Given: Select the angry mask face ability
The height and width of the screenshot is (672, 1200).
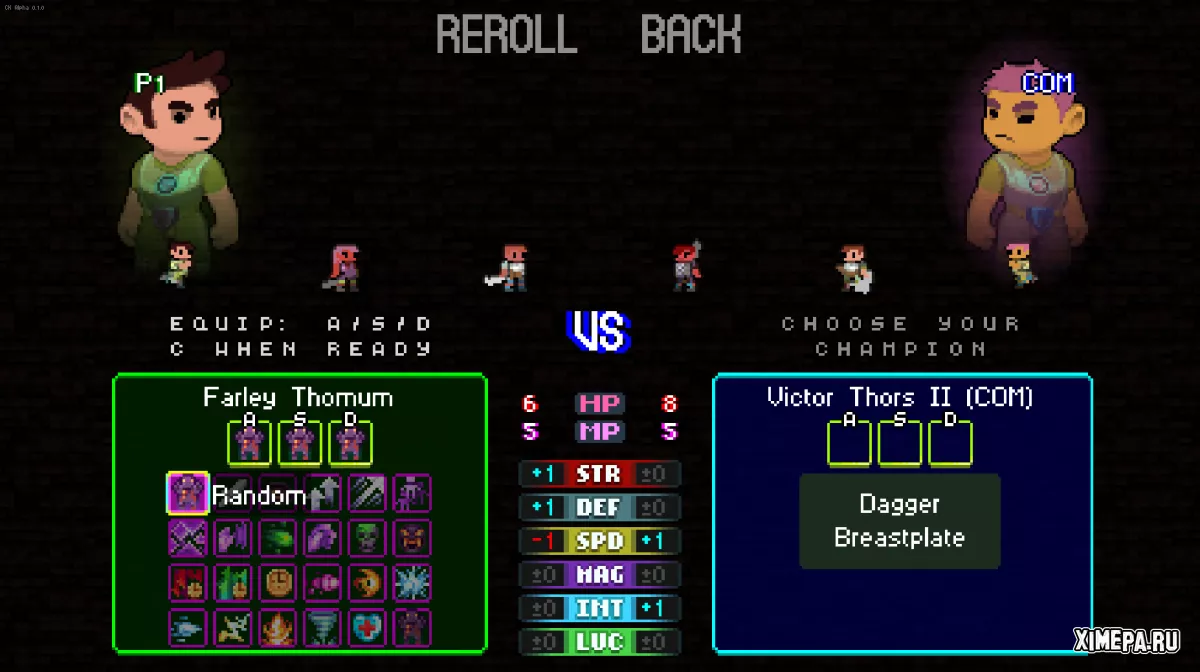Looking at the screenshot, I should [411, 538].
